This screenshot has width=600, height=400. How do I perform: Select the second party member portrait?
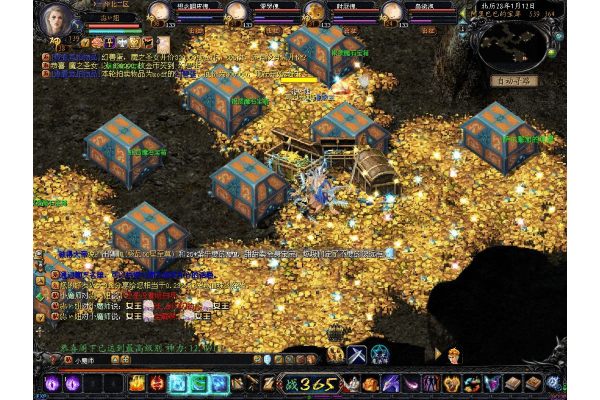click(236, 12)
